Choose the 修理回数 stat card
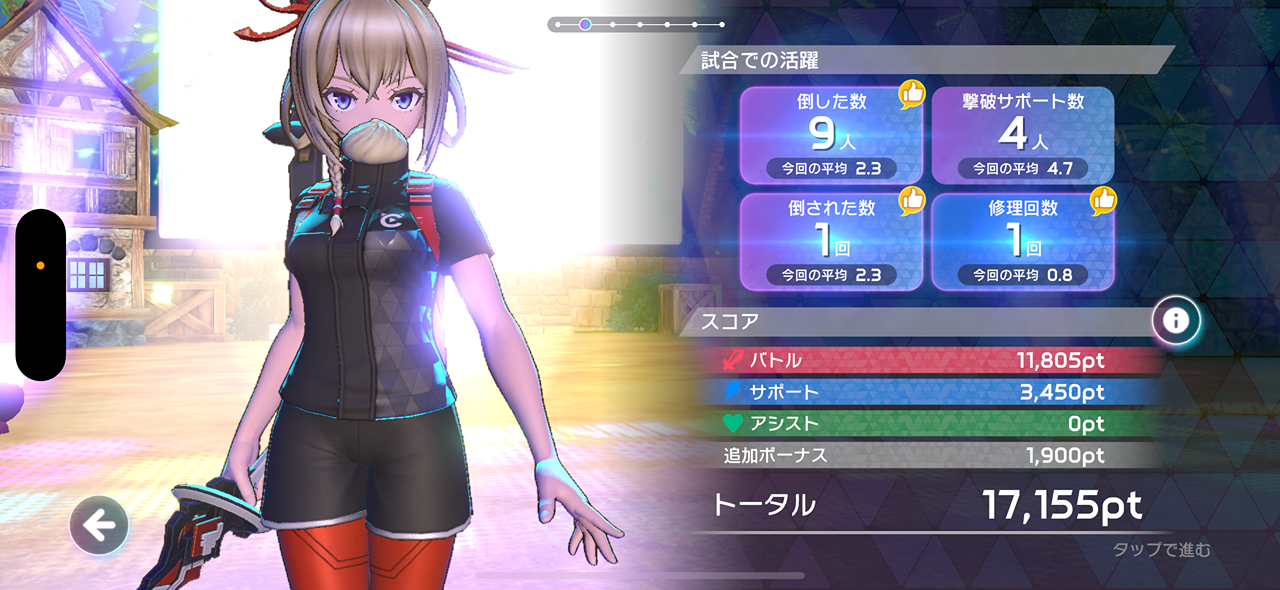Viewport: 1280px width, 590px height. tap(1023, 241)
